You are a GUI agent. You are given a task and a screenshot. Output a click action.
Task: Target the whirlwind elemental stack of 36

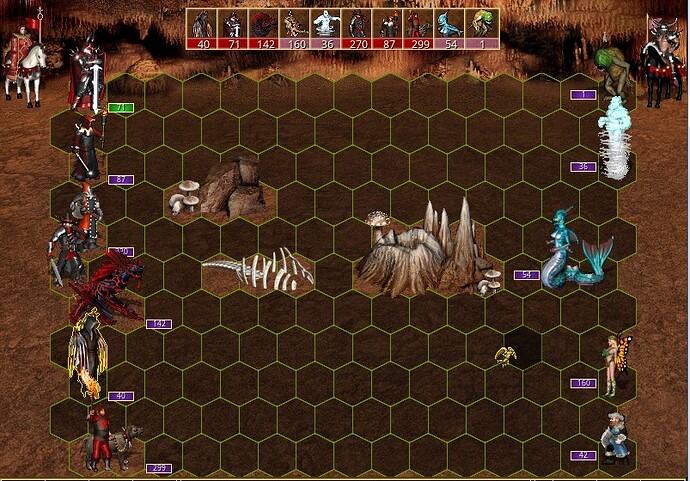coord(613,140)
